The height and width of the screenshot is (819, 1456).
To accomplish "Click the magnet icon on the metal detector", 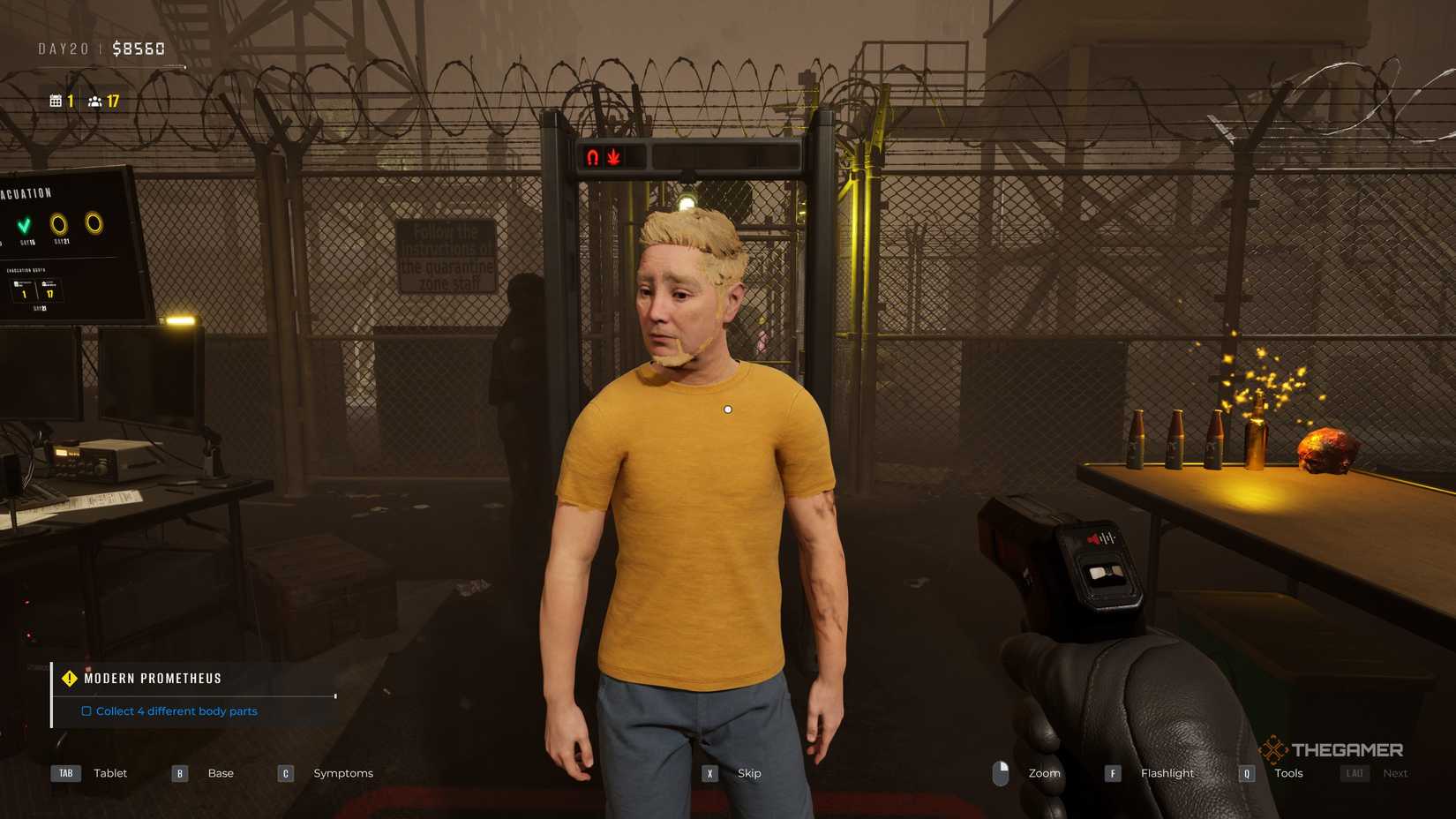I will pos(591,157).
